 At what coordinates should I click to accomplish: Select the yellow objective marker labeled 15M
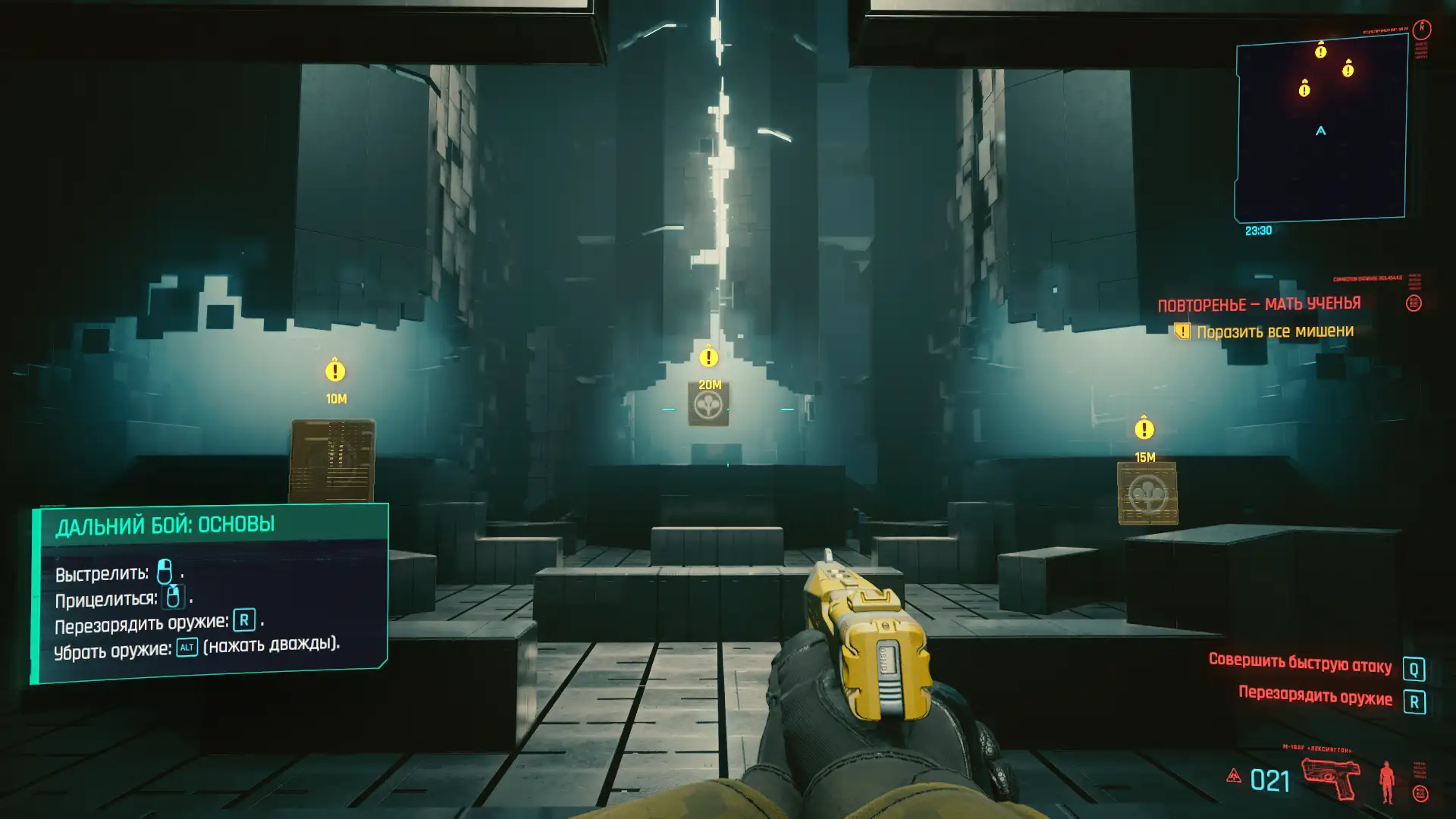pos(1144,429)
